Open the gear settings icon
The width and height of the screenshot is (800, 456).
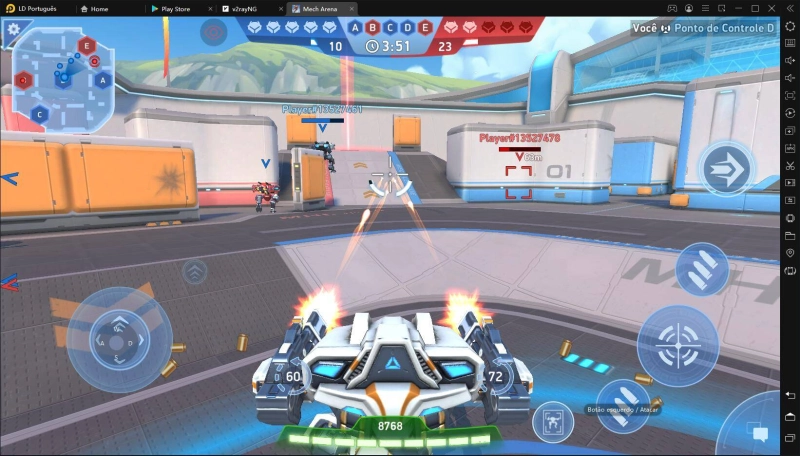pos(14,29)
